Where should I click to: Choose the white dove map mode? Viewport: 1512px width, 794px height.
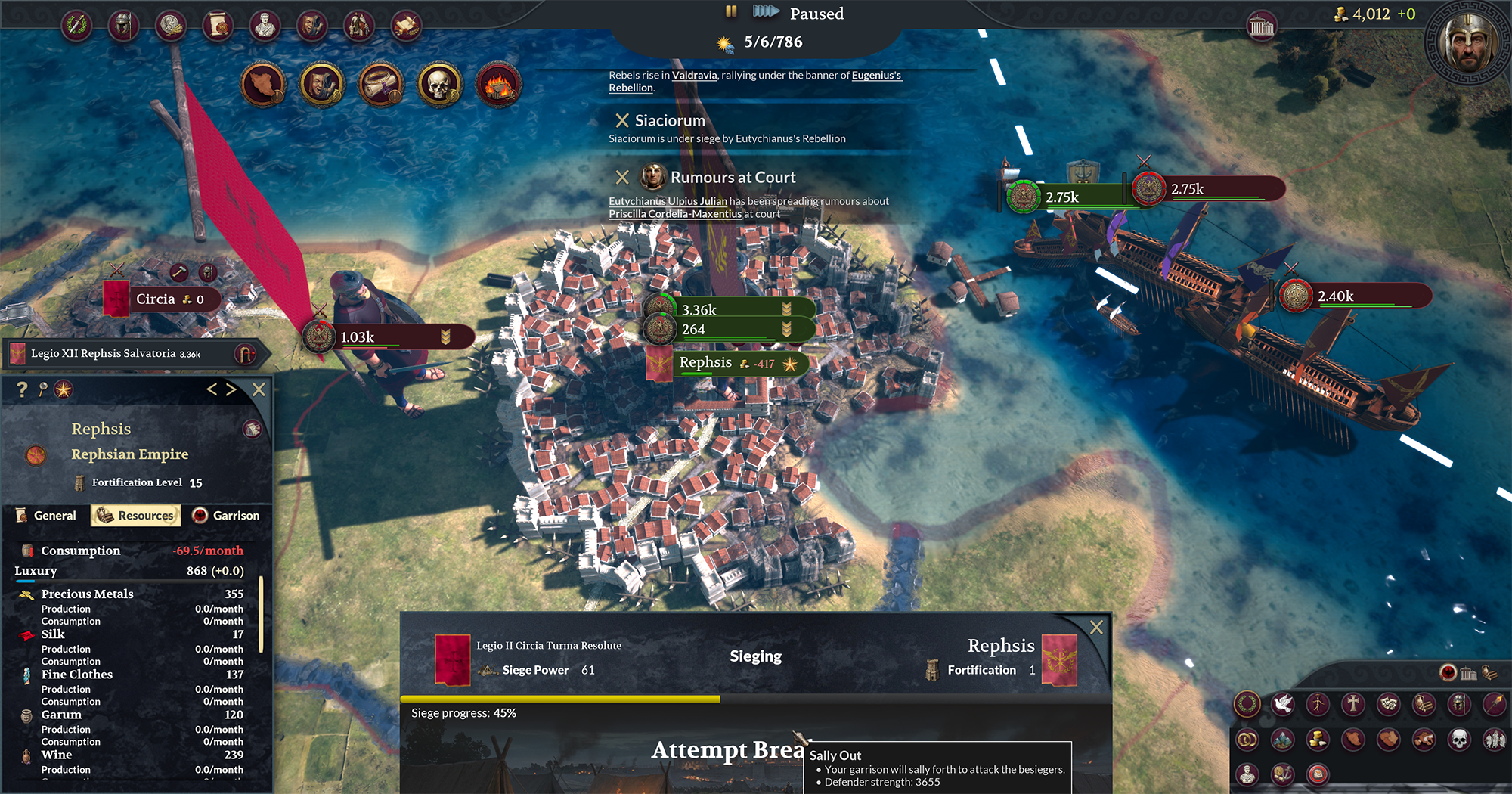tap(1282, 704)
